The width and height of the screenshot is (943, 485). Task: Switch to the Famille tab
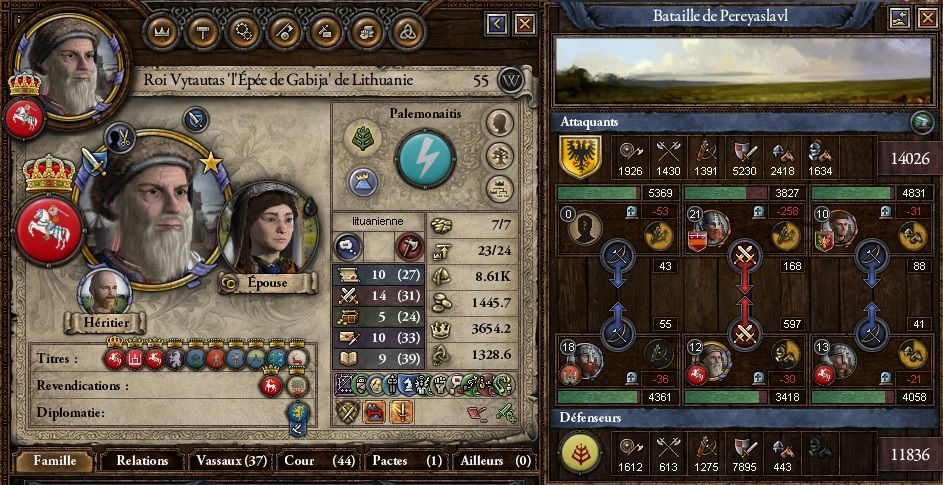click(54, 461)
